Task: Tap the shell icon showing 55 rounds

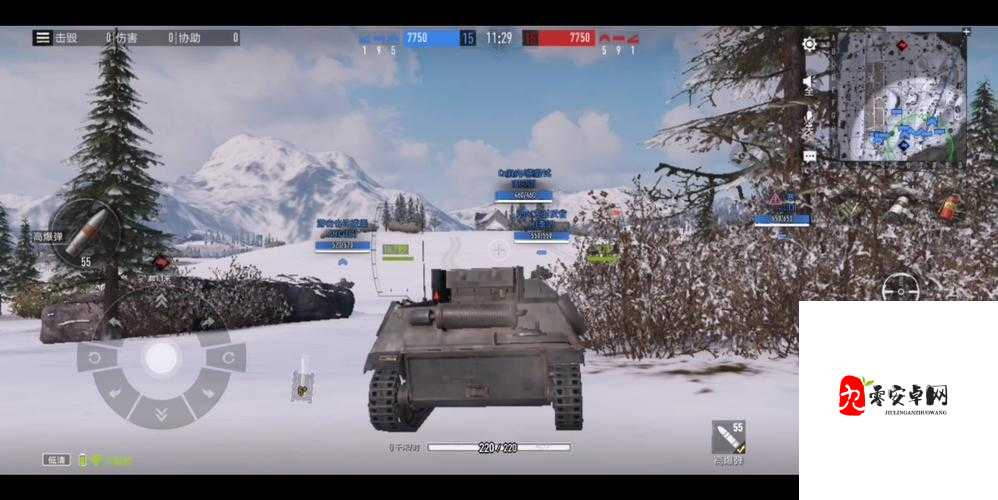Action: coord(727,438)
